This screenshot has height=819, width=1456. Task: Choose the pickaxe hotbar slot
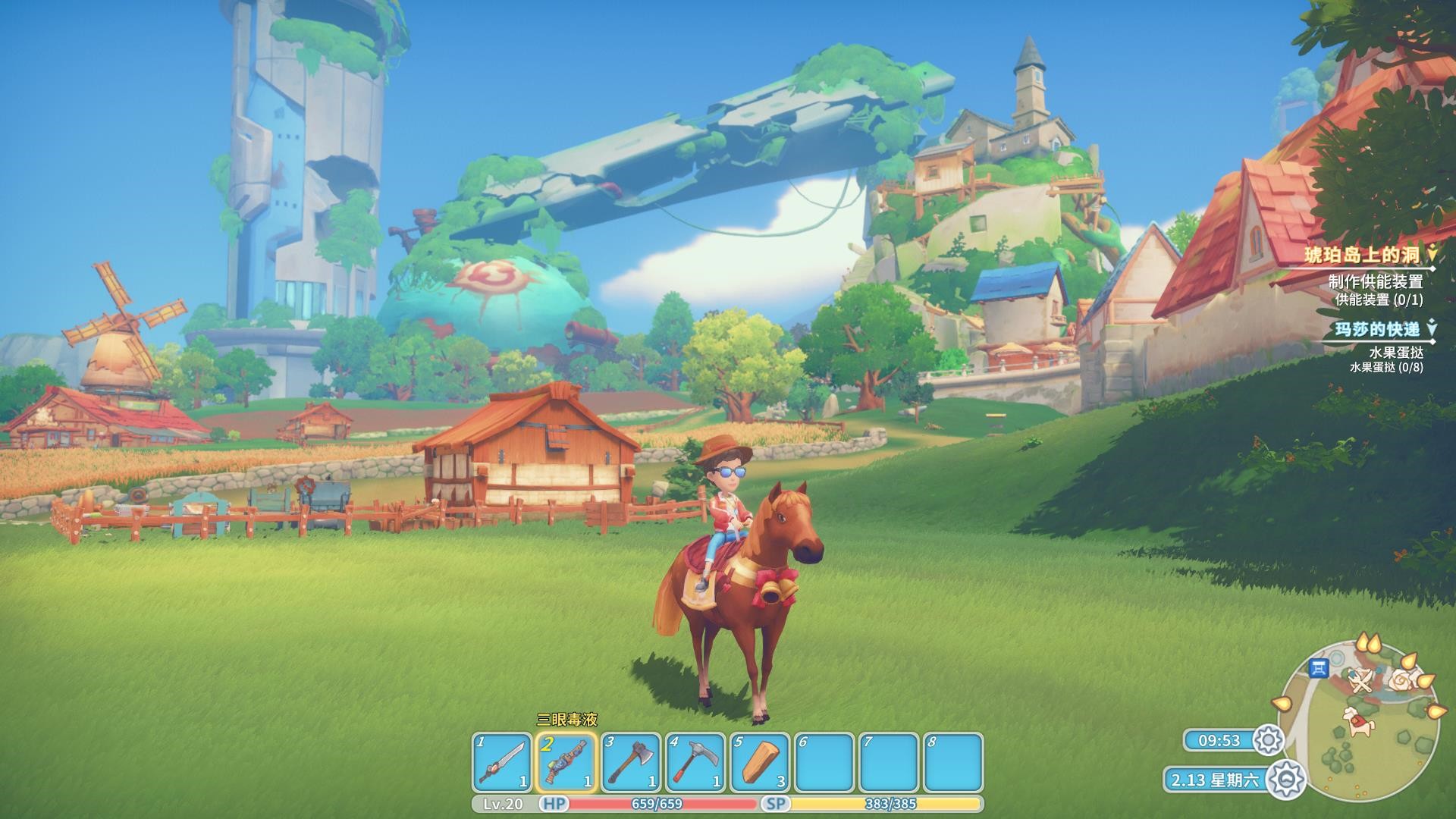pyautogui.click(x=695, y=762)
